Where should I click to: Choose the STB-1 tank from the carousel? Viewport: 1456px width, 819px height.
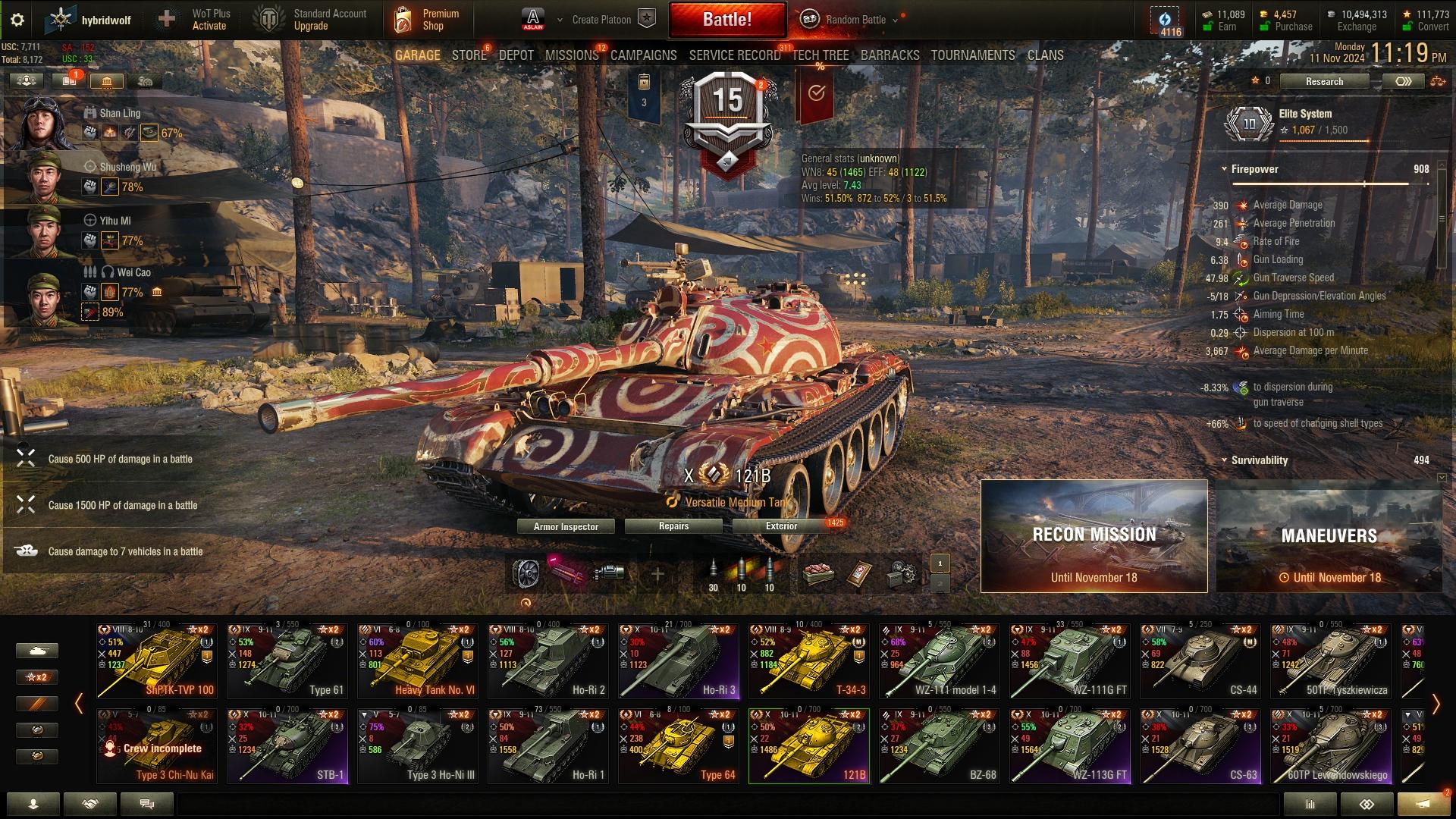coord(287,745)
